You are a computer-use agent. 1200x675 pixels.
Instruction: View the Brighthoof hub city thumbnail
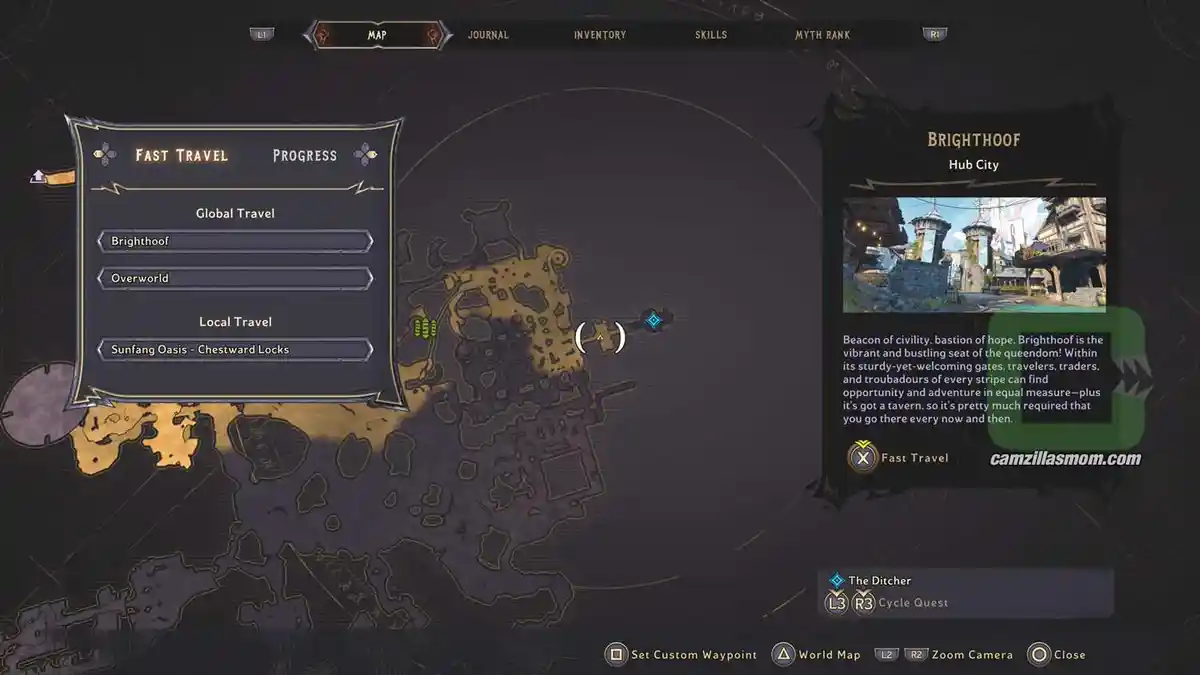coord(974,254)
